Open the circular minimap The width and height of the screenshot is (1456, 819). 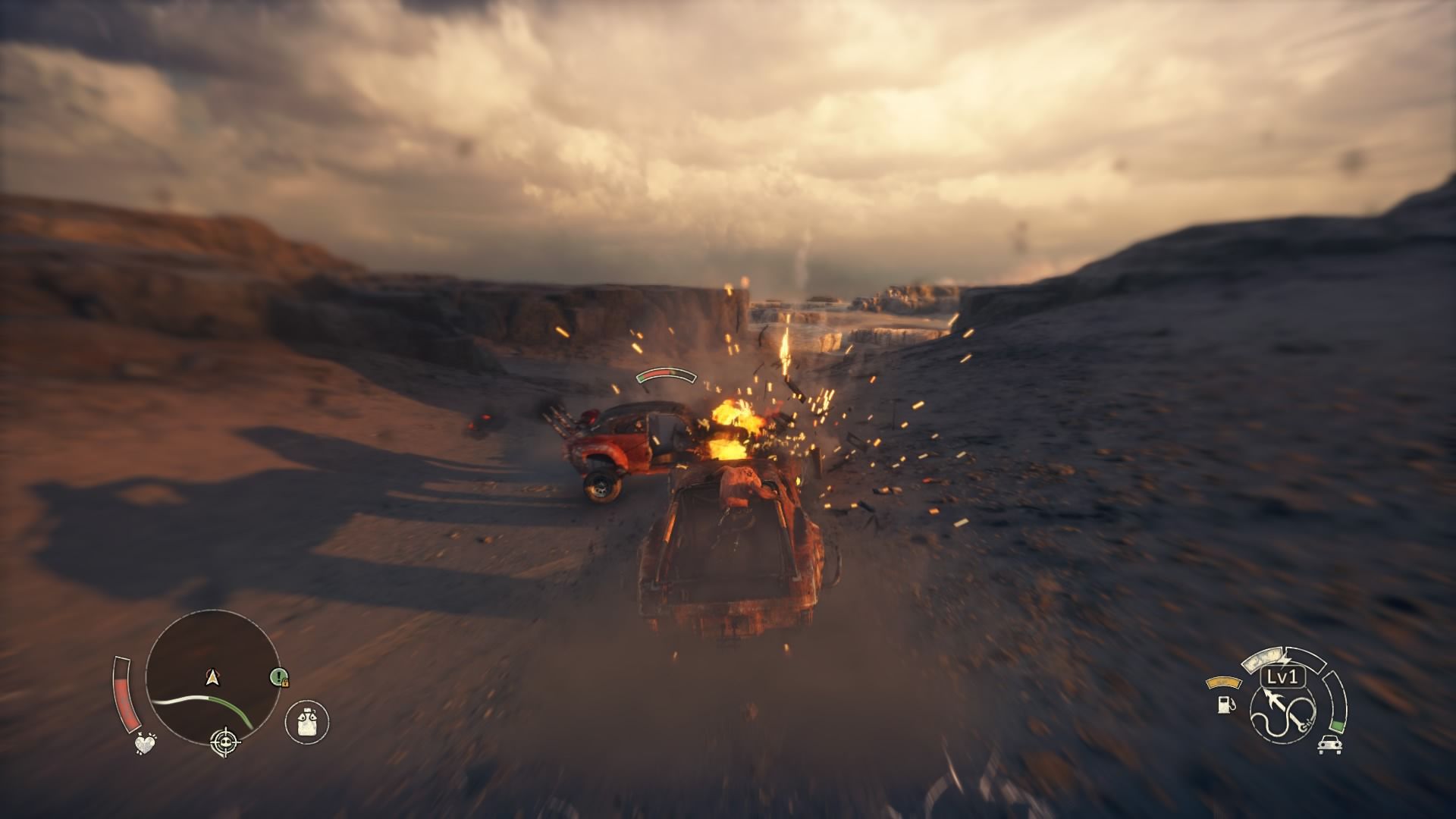212,677
